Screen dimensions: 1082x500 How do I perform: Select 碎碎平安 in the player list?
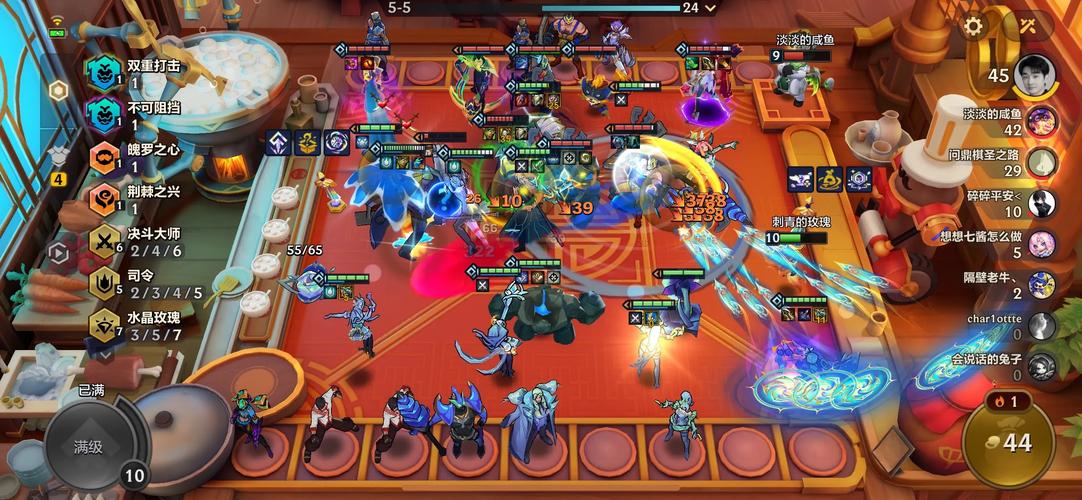(1041, 203)
